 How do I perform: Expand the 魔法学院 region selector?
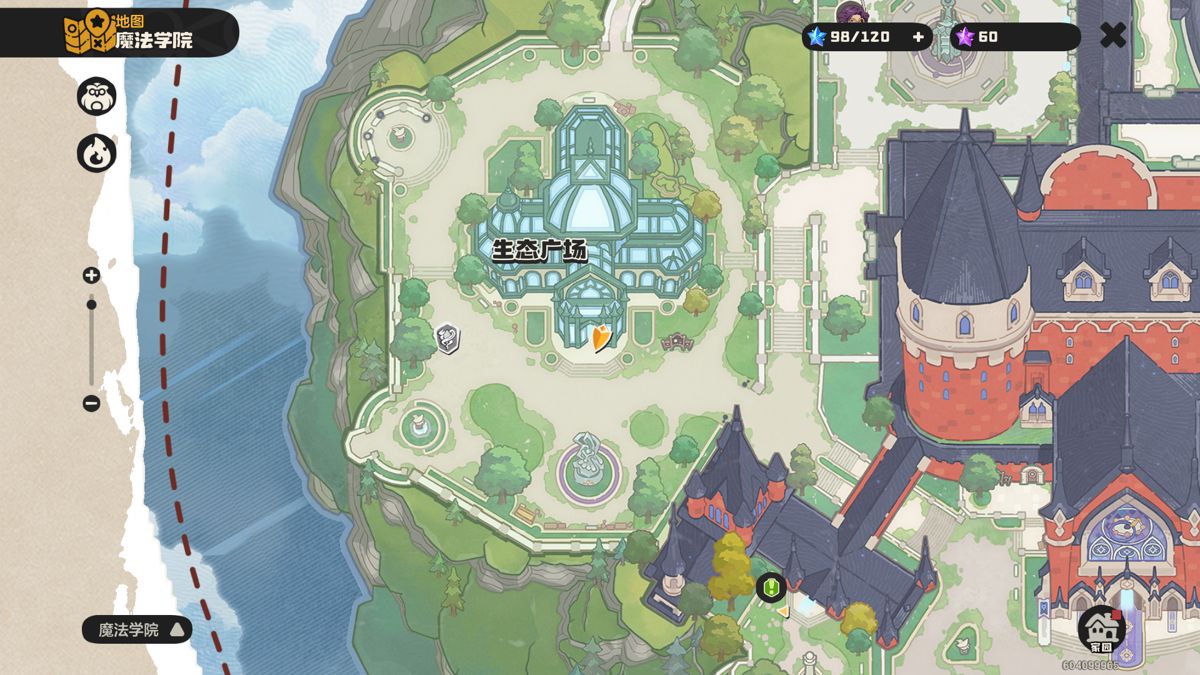point(137,629)
